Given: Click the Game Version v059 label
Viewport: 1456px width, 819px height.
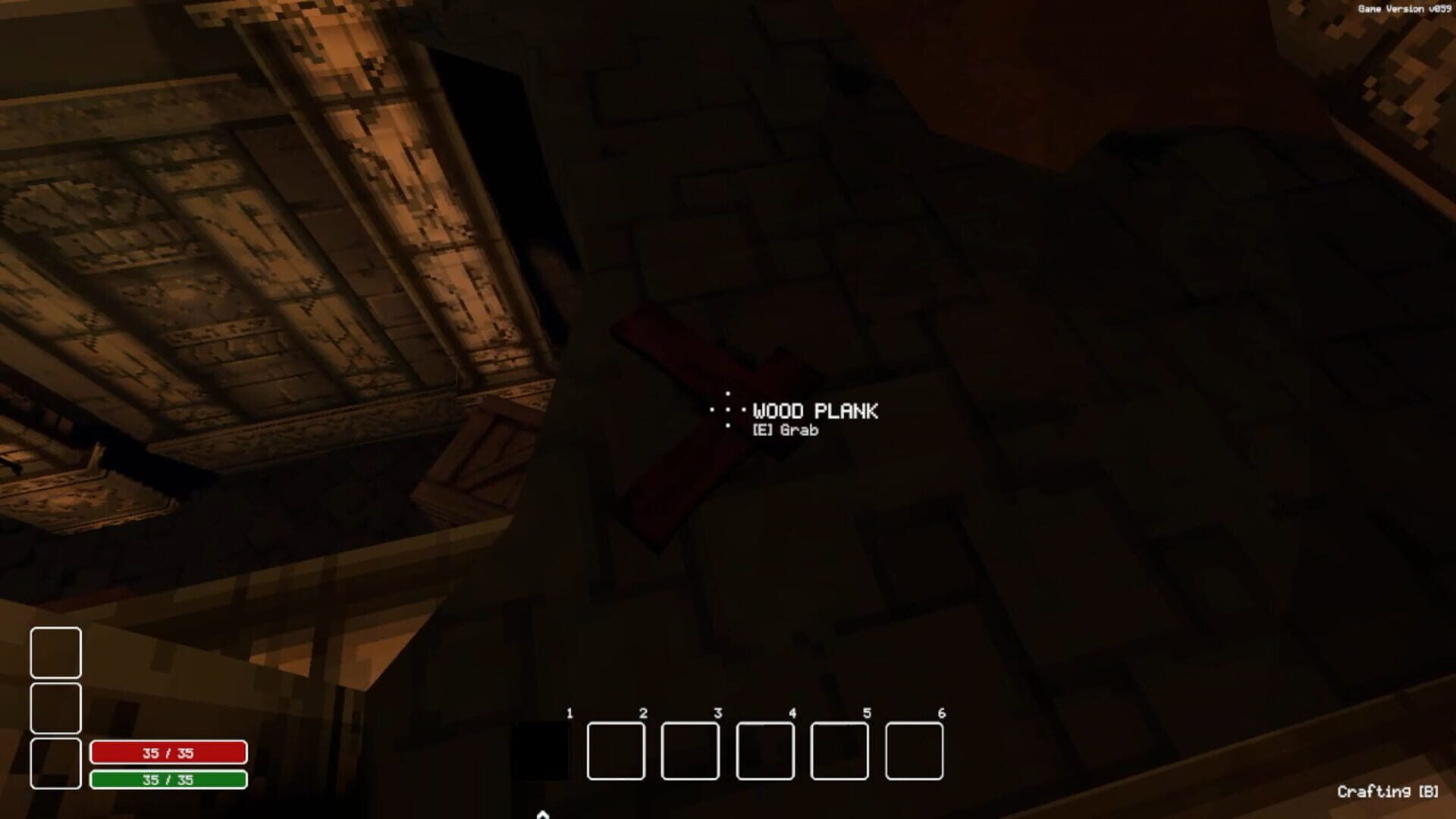Looking at the screenshot, I should point(1404,10).
